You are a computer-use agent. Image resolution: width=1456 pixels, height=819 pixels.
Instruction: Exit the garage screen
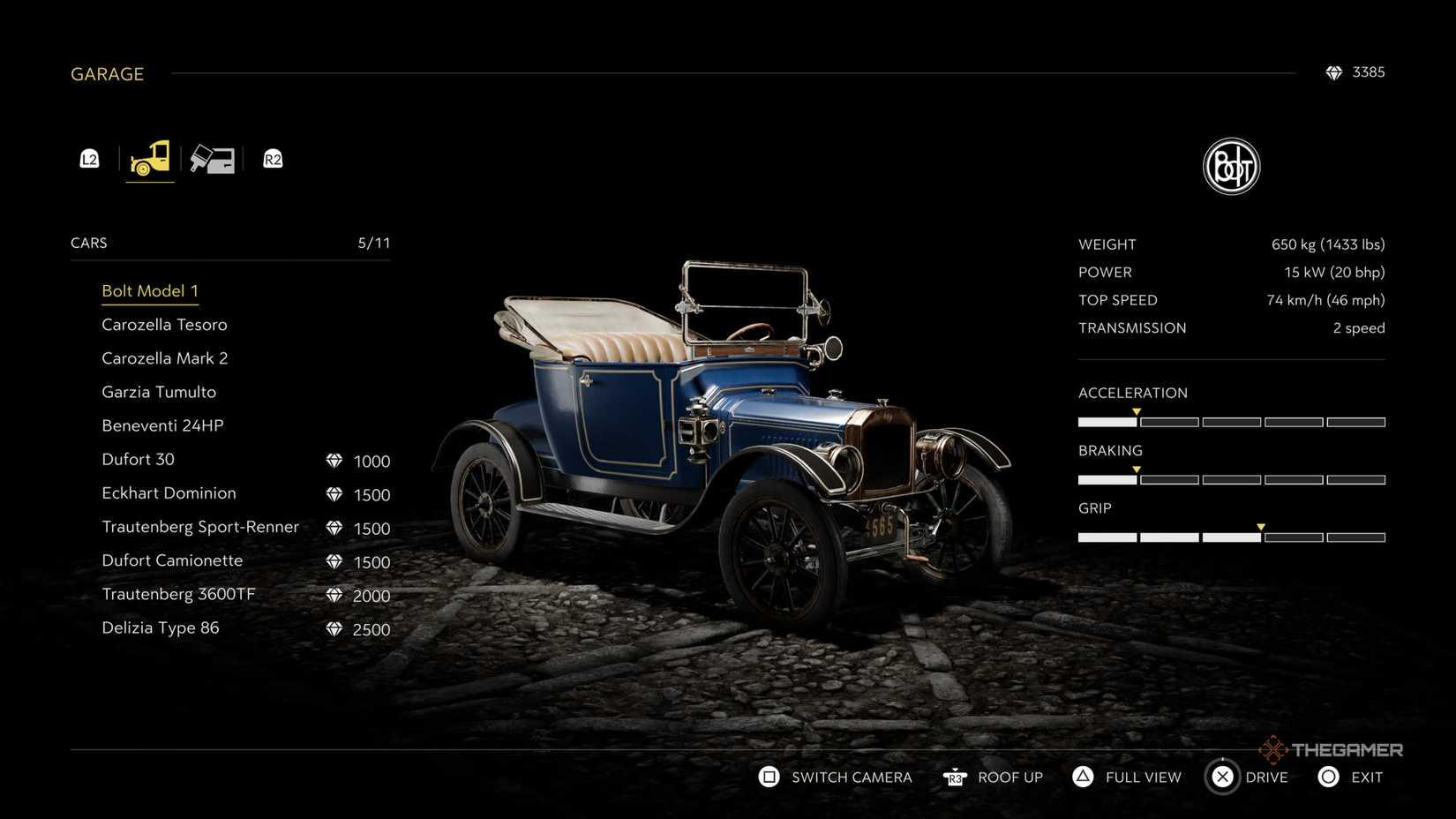pos(1350,778)
